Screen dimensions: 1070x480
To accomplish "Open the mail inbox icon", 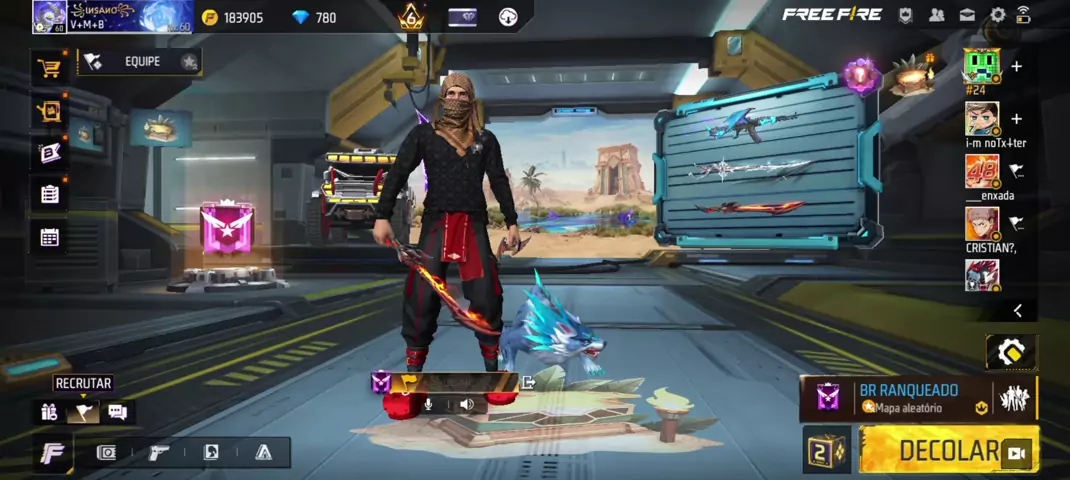I will [967, 15].
